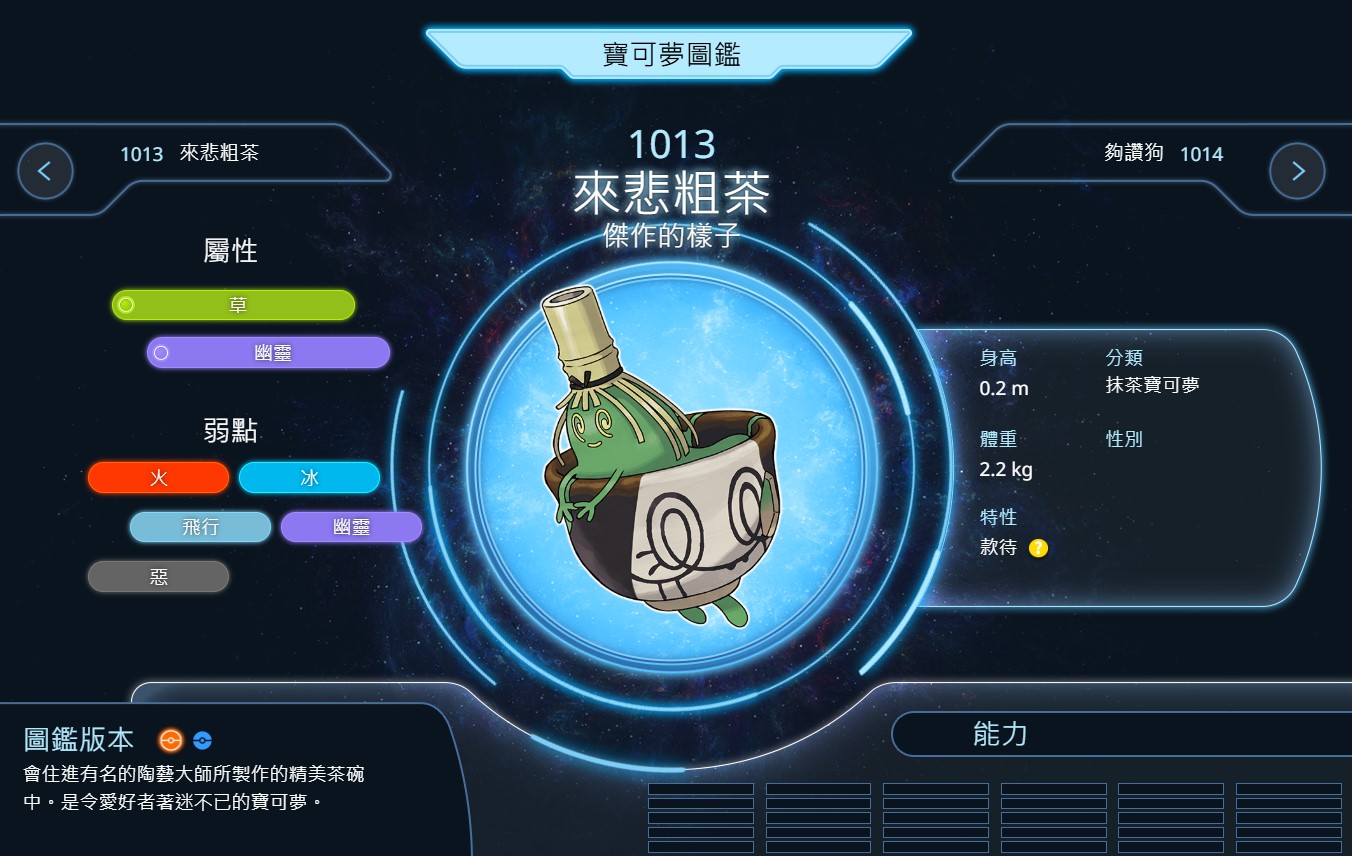Select the 草 type tag under 屬性
Viewport: 1352px width, 856px height.
pyautogui.click(x=233, y=305)
